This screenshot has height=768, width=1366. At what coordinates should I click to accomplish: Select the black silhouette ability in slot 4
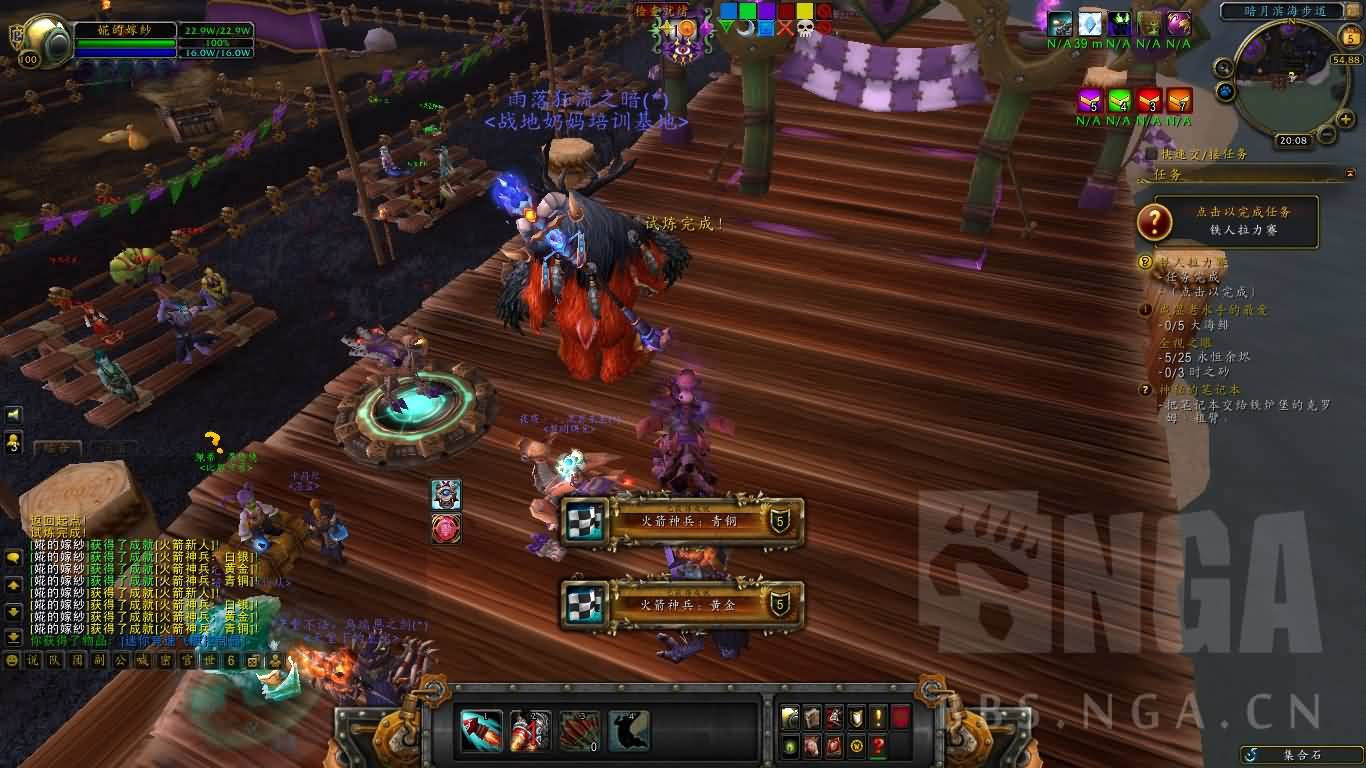pos(629,731)
